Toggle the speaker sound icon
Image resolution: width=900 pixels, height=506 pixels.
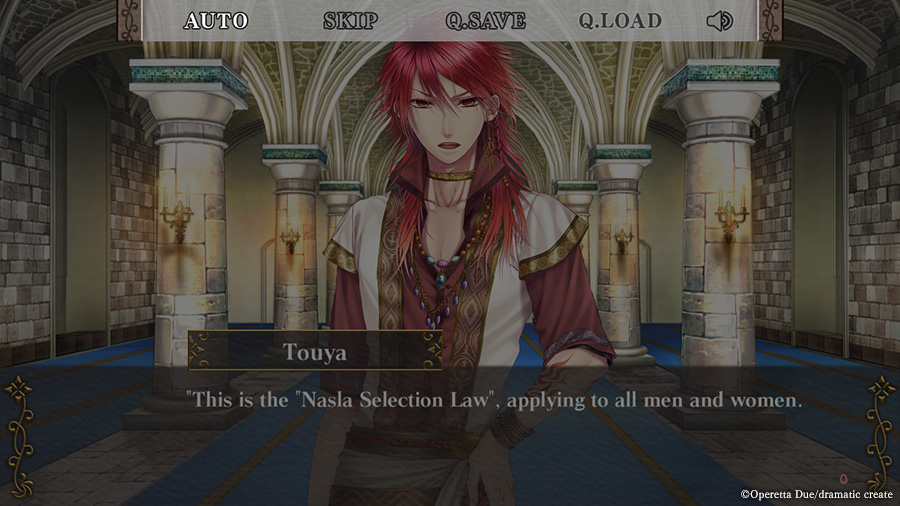point(719,21)
